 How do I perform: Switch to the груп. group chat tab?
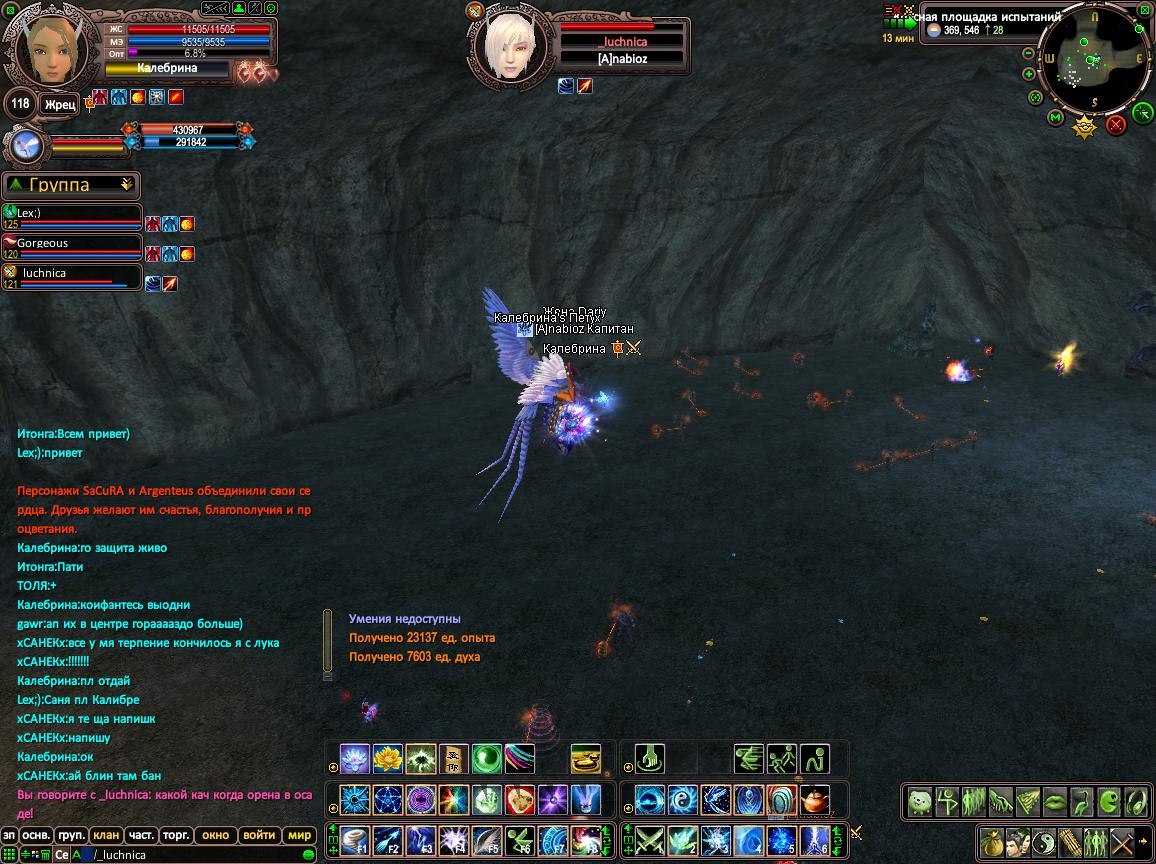[71, 835]
